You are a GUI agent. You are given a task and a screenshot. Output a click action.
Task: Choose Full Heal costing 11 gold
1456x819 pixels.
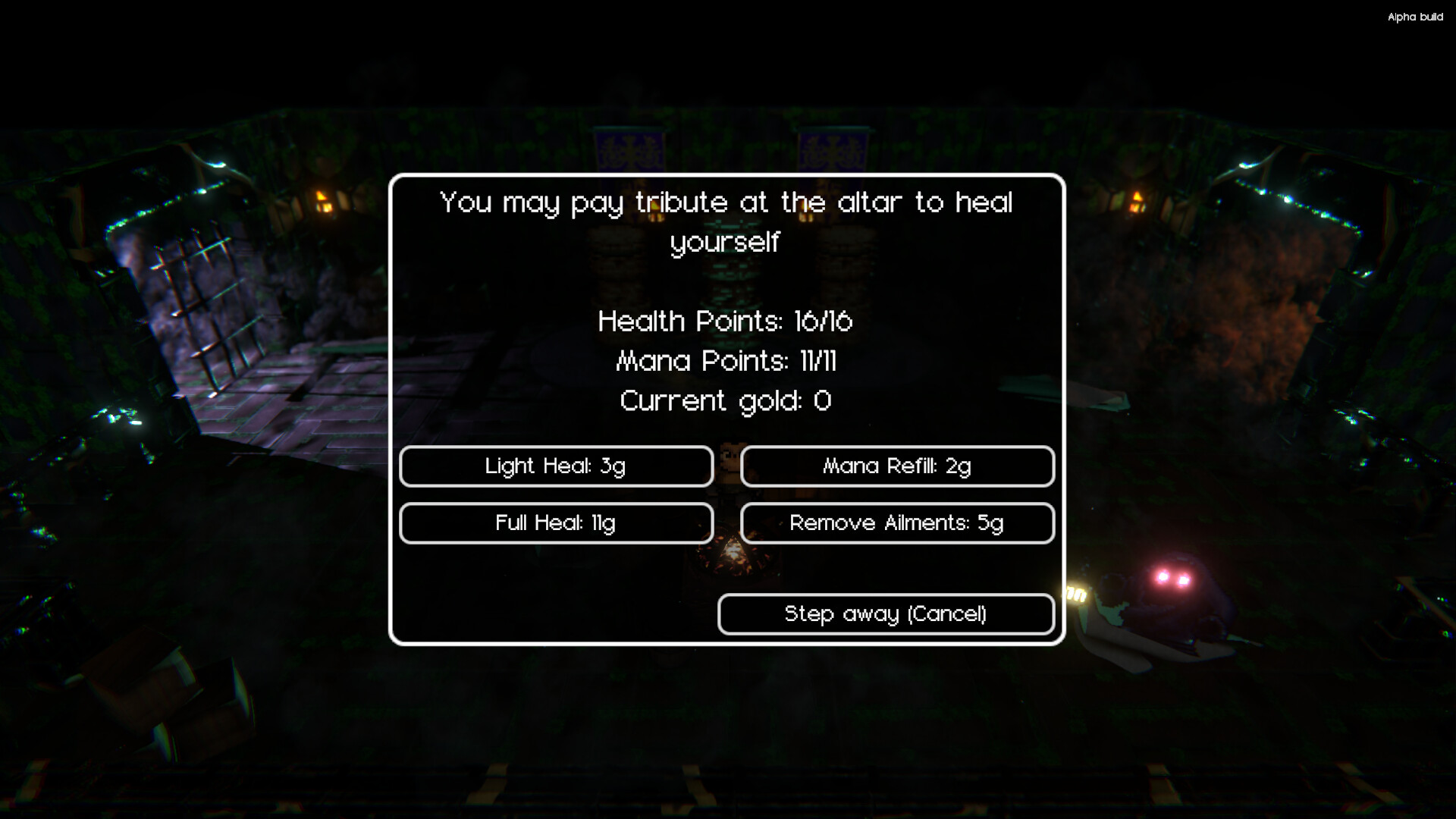(x=557, y=522)
